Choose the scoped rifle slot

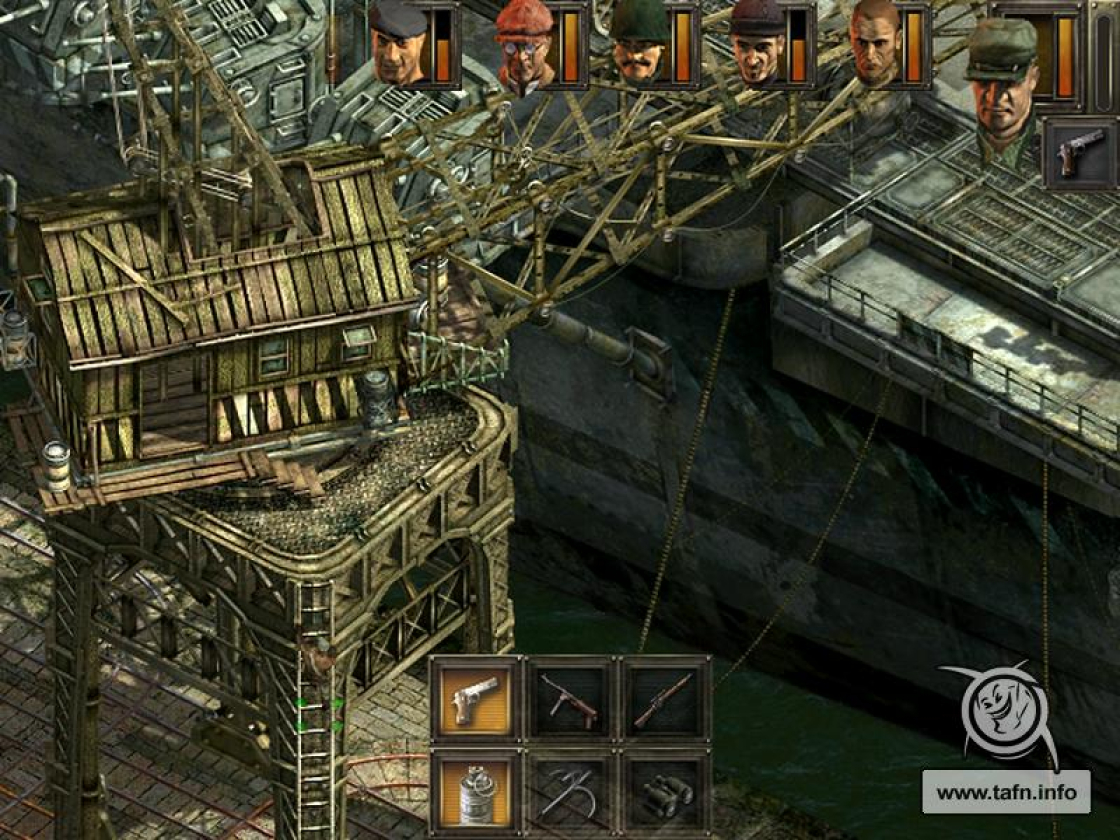tap(664, 699)
